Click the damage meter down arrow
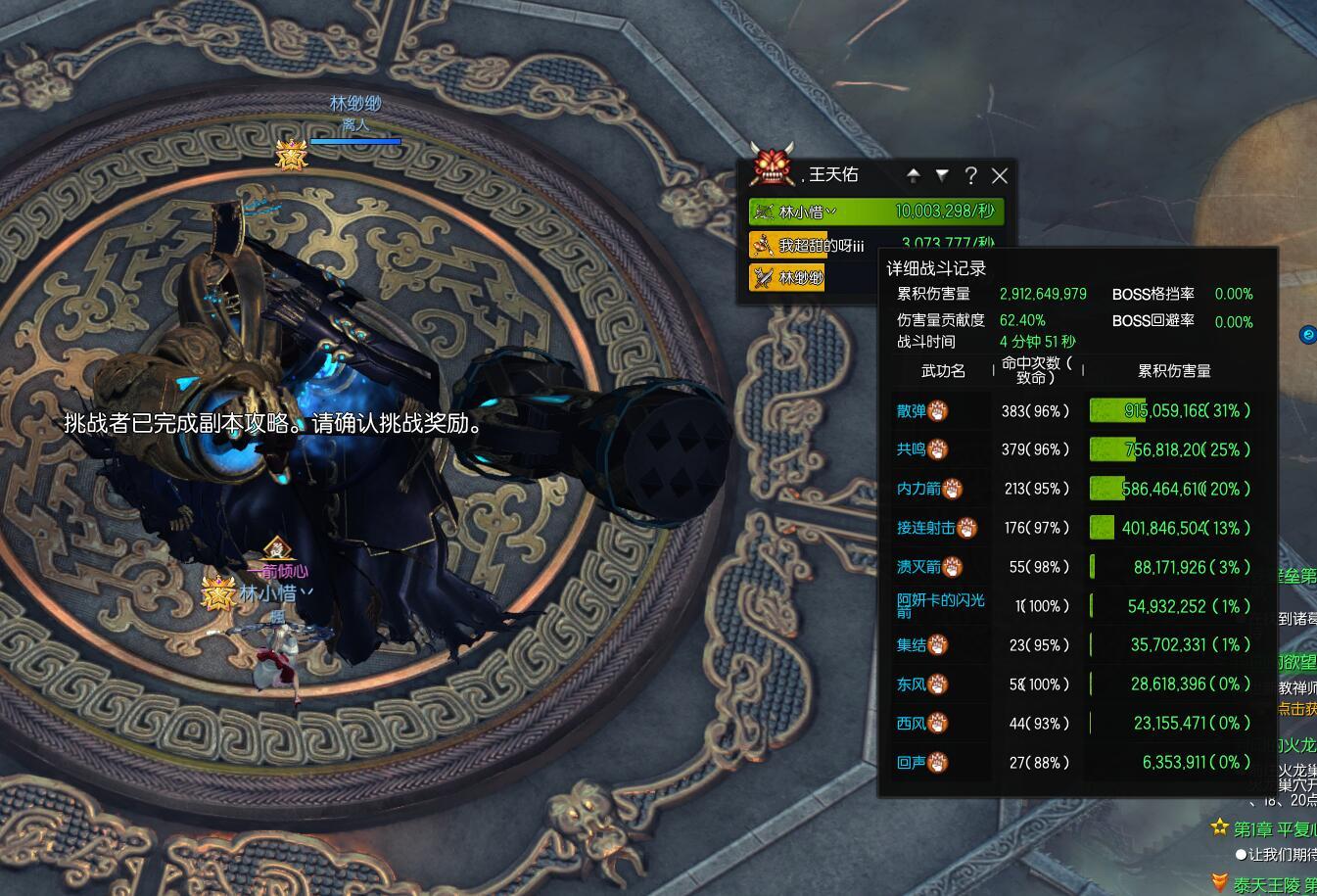This screenshot has width=1317, height=896. coord(942,175)
